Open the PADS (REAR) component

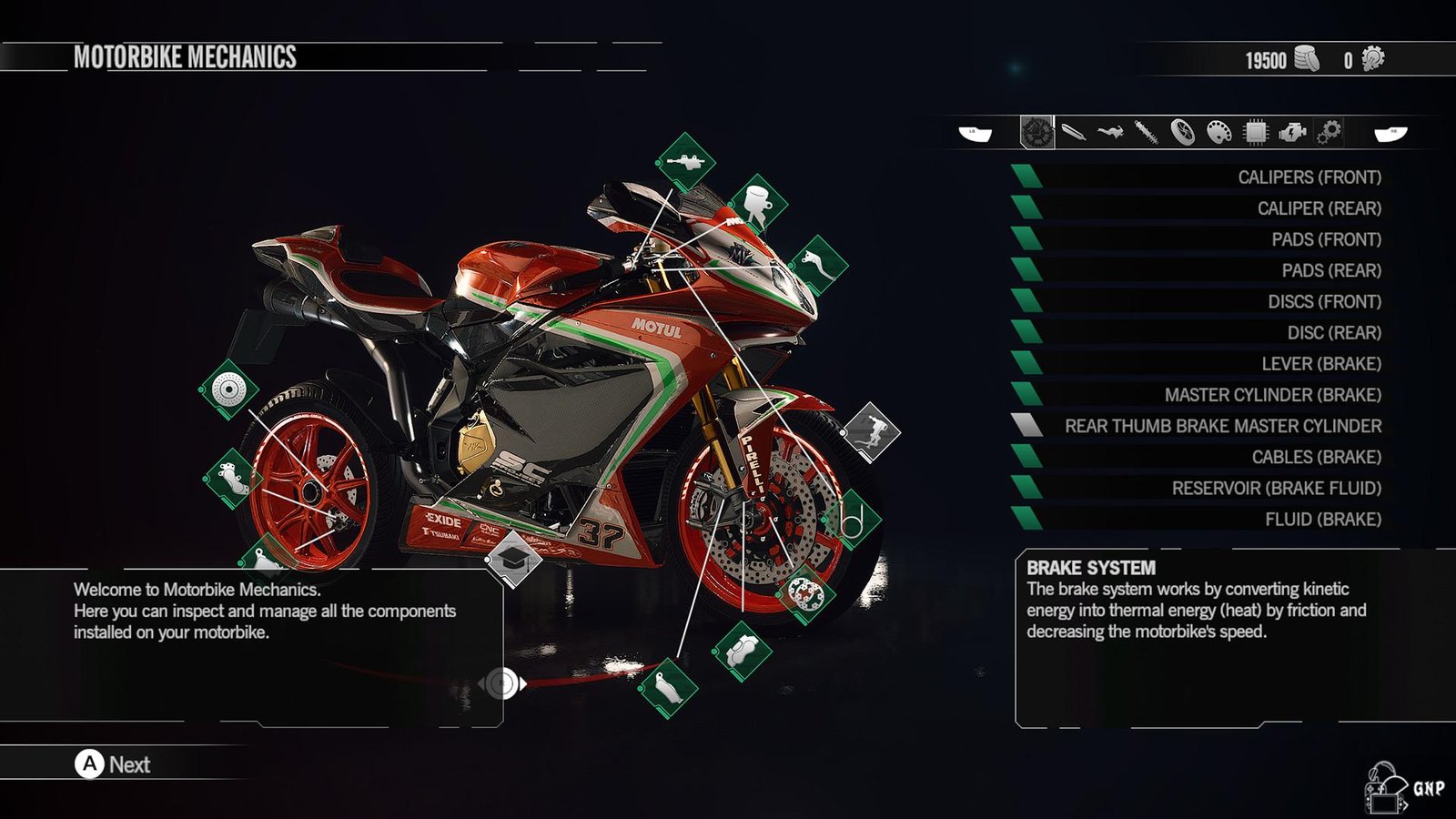point(1330,270)
